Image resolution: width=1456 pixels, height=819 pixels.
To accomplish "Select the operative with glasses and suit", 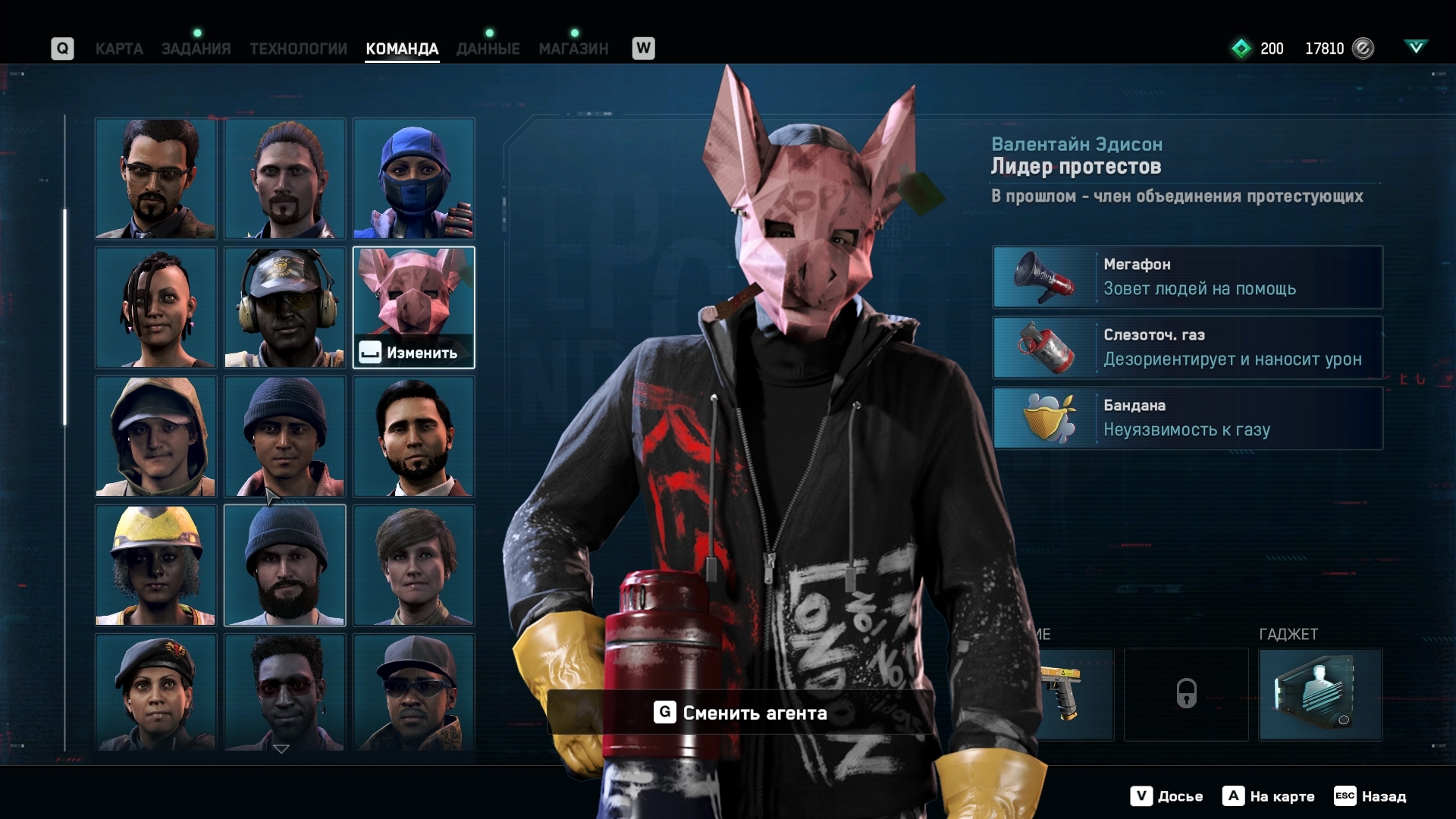I will point(155,178).
